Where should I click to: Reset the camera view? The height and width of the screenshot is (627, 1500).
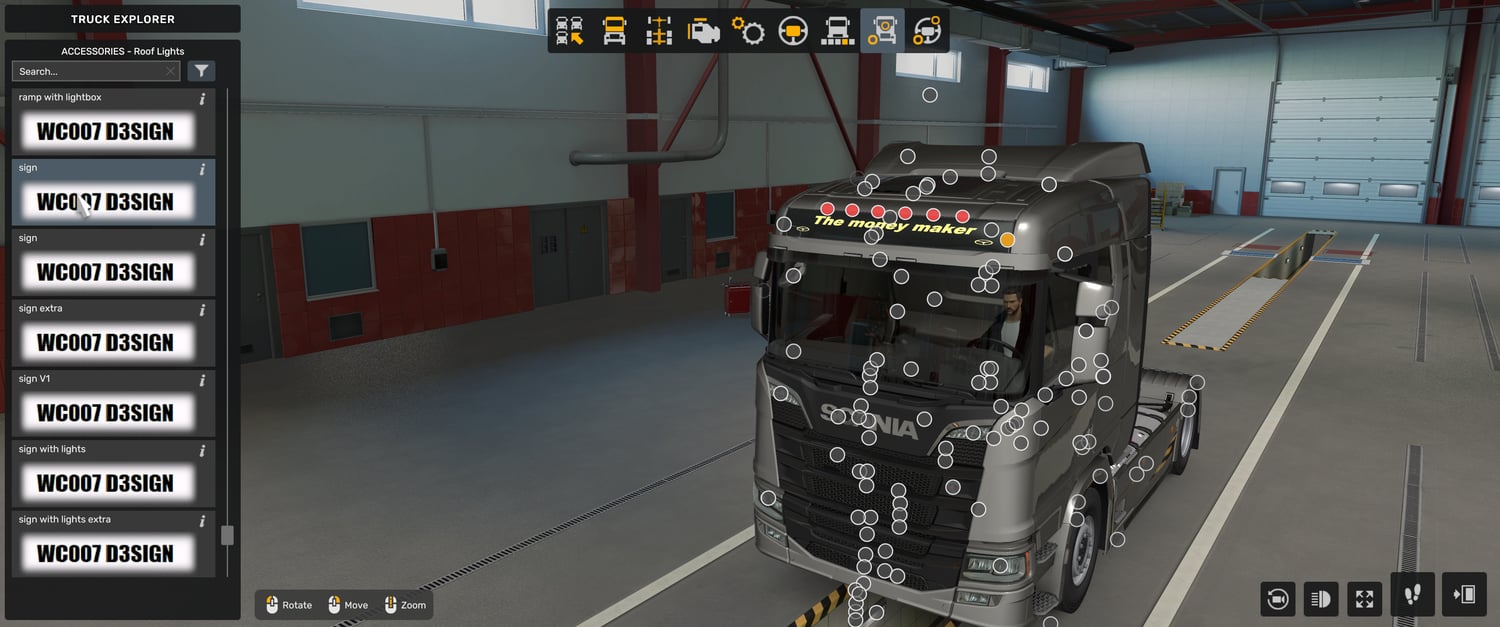(x=1277, y=599)
